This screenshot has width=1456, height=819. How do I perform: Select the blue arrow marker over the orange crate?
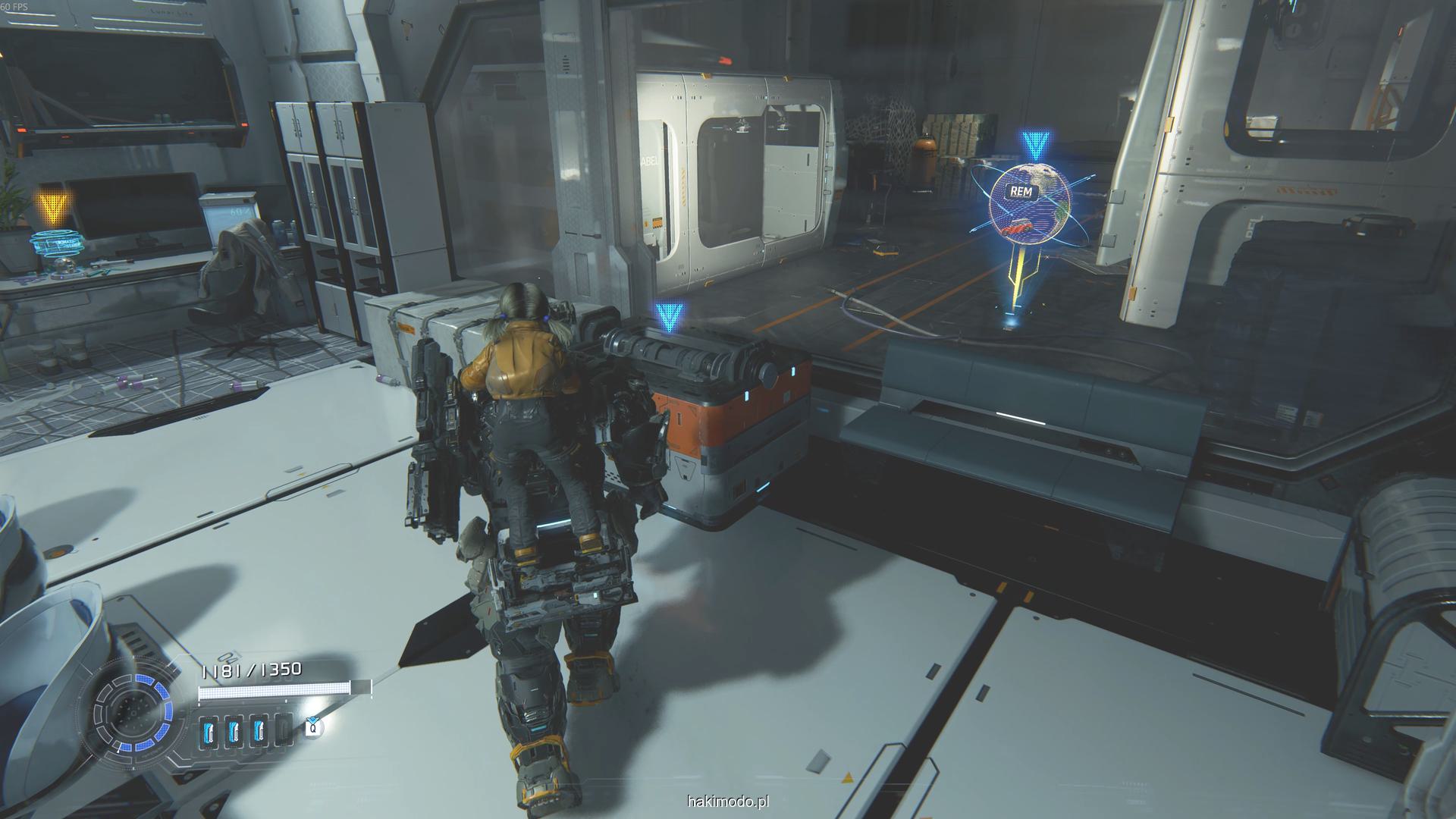(x=670, y=315)
